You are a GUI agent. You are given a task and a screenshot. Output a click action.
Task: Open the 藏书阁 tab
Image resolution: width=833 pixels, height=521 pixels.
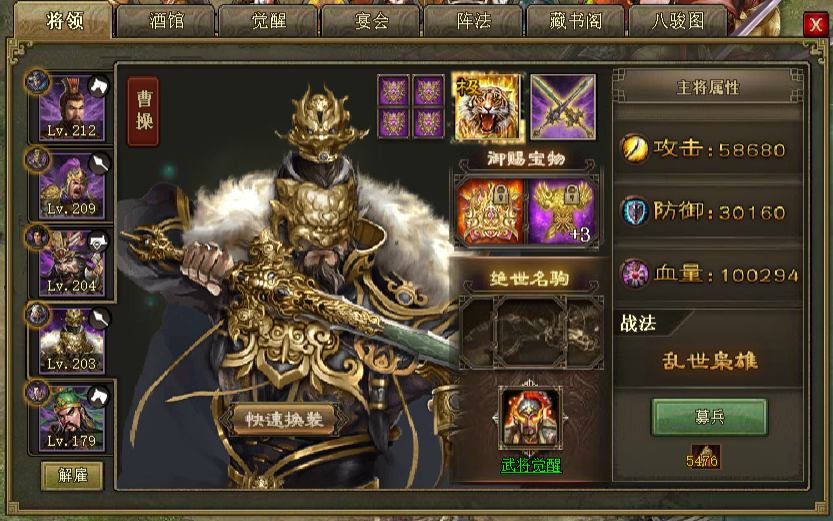[x=577, y=20]
